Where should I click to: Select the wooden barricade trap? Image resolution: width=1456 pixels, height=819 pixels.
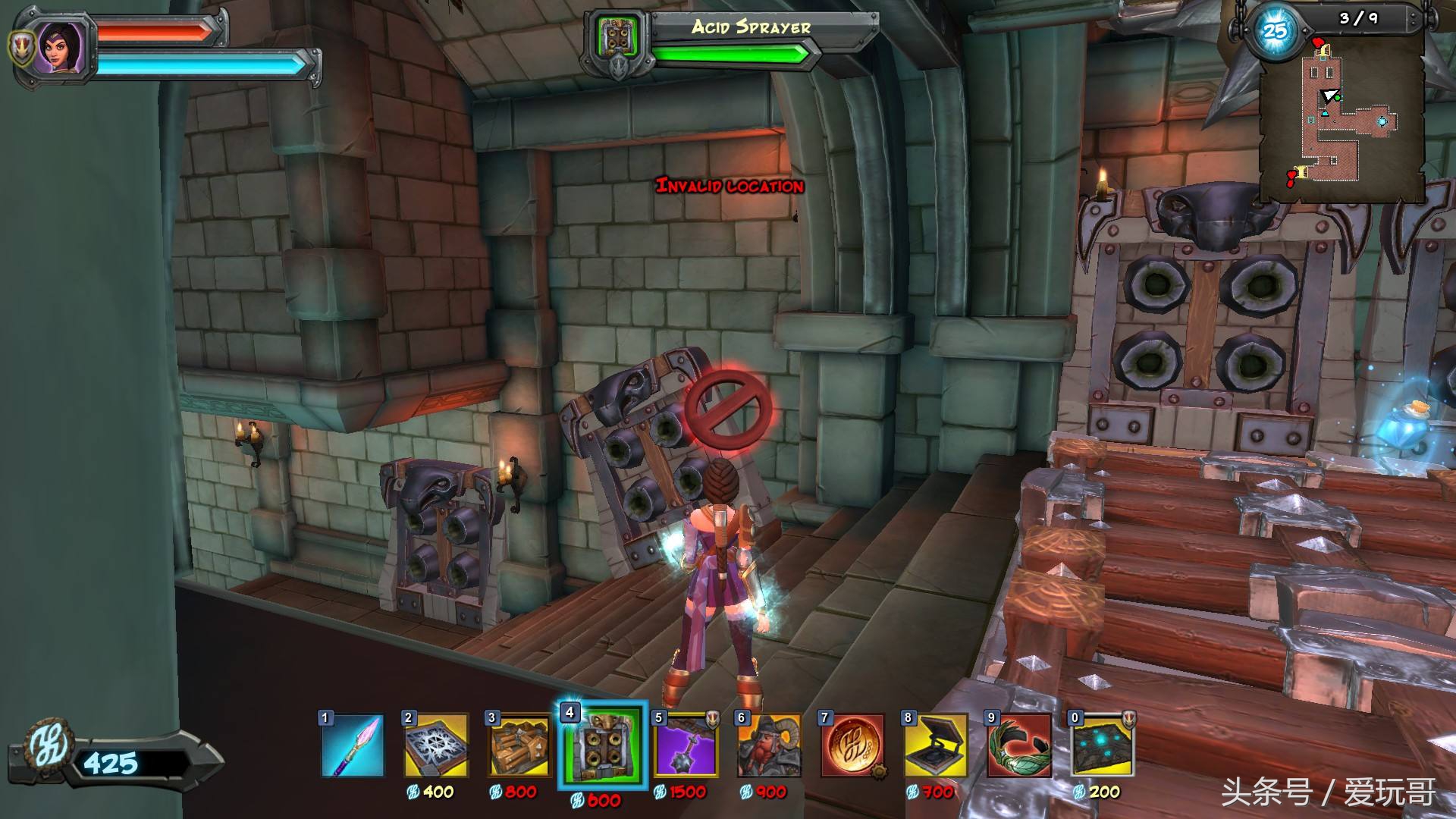(x=519, y=745)
